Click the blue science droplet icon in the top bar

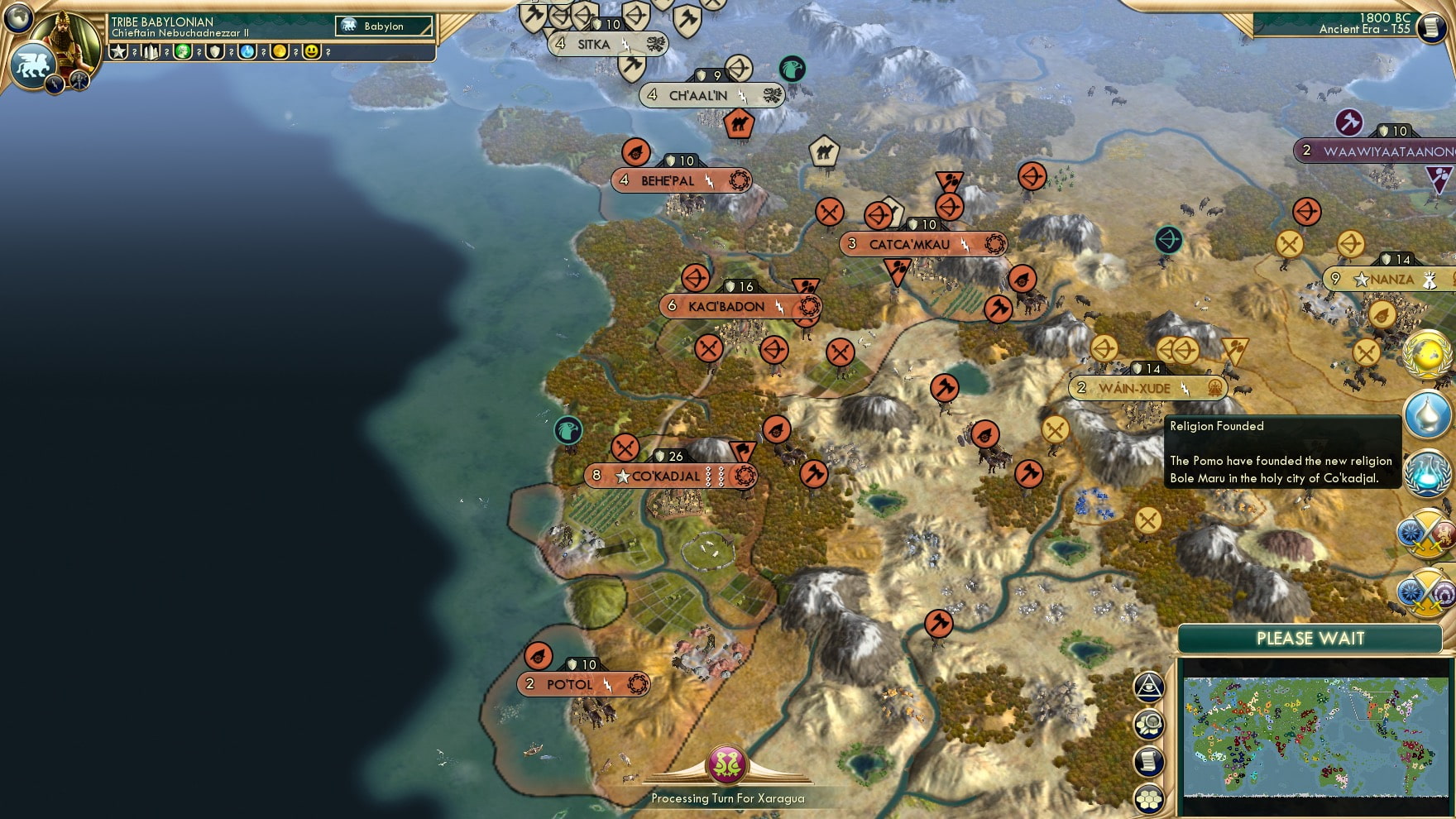point(247,52)
